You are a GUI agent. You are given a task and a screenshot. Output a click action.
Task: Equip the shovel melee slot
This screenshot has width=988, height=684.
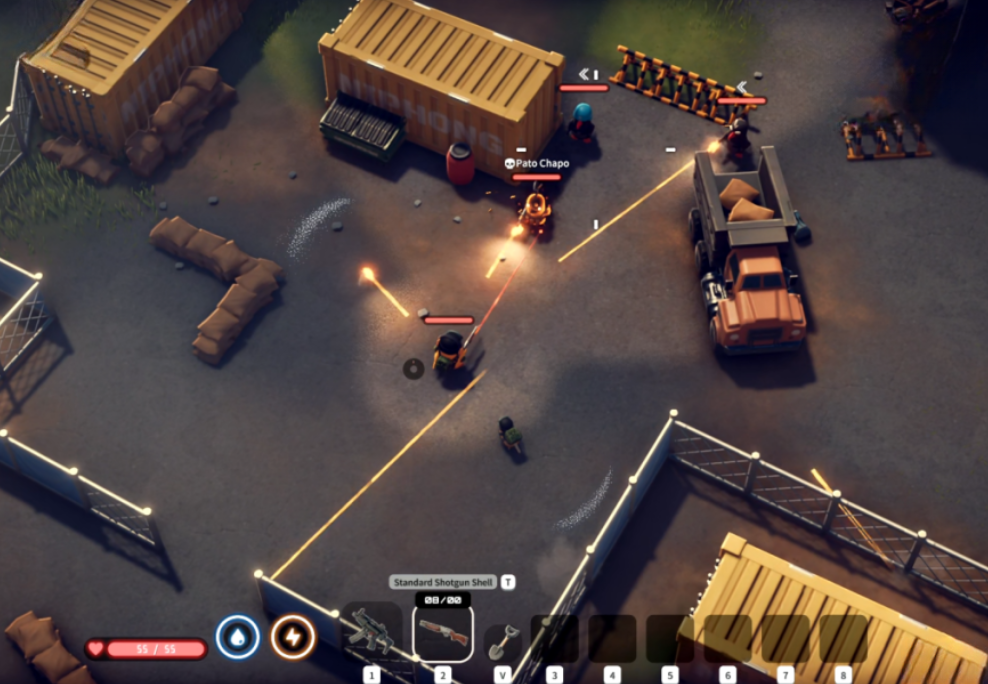[x=502, y=641]
